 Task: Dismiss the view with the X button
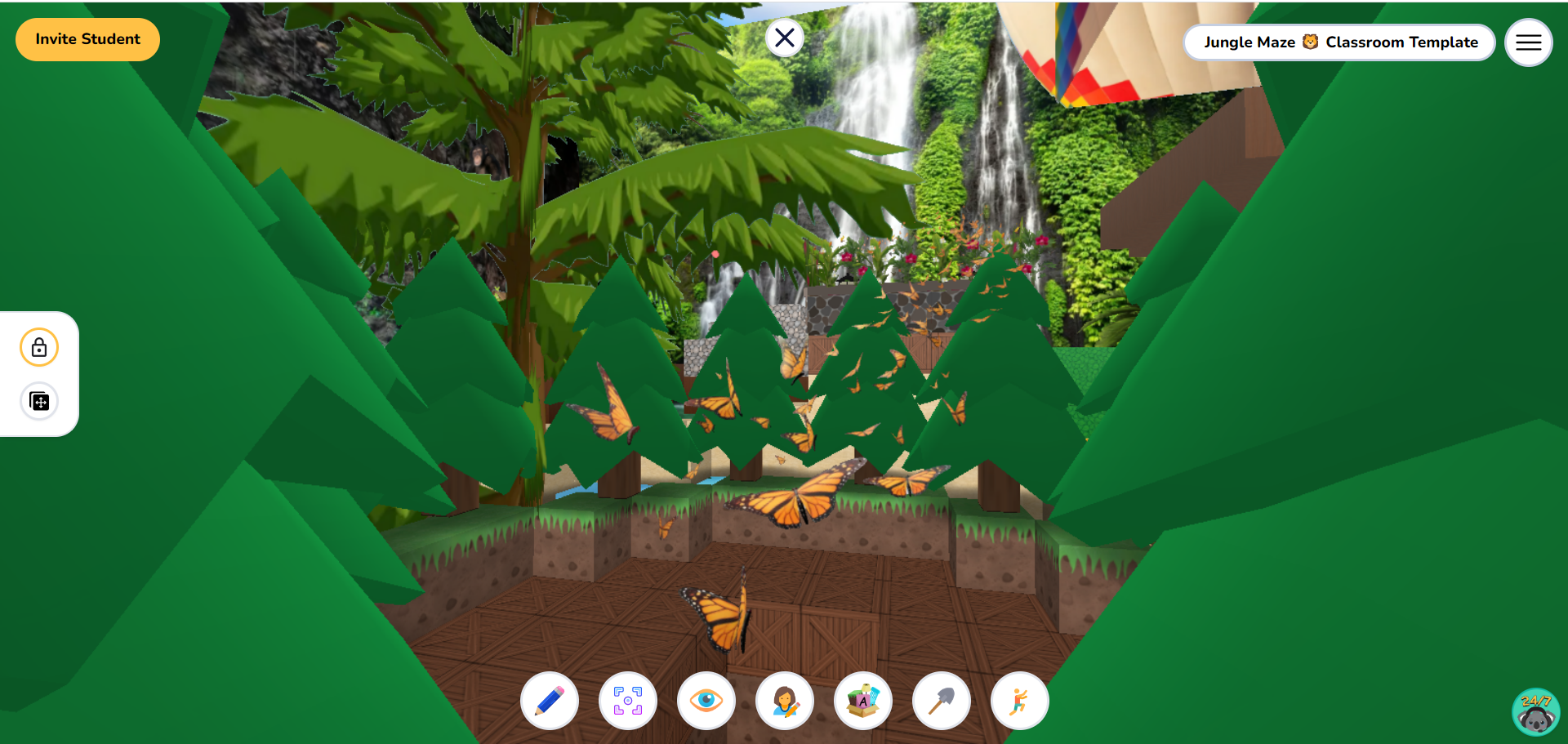pyautogui.click(x=785, y=37)
